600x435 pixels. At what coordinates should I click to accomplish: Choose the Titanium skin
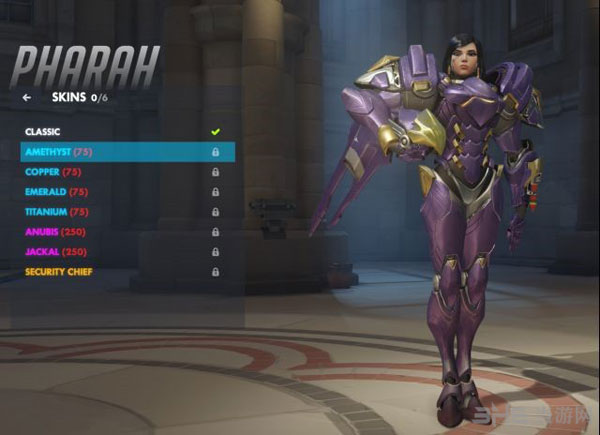click(x=59, y=211)
